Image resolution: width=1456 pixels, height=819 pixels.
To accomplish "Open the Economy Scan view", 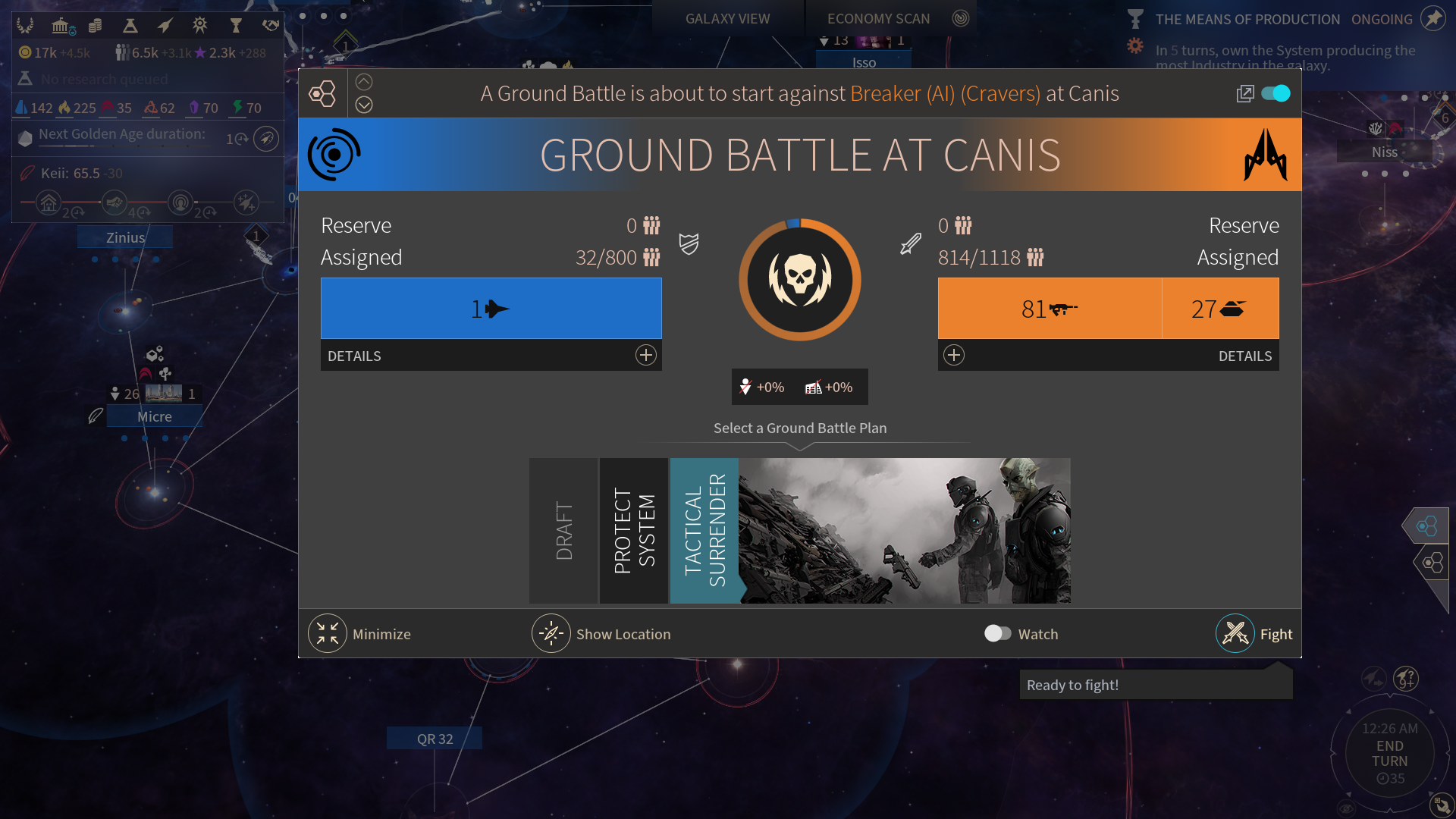I will [x=878, y=19].
